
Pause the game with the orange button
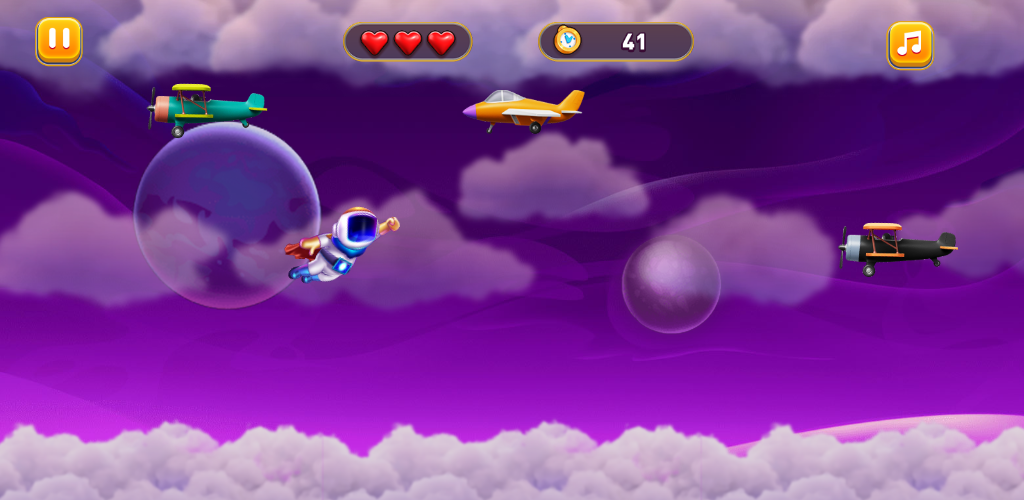[59, 41]
